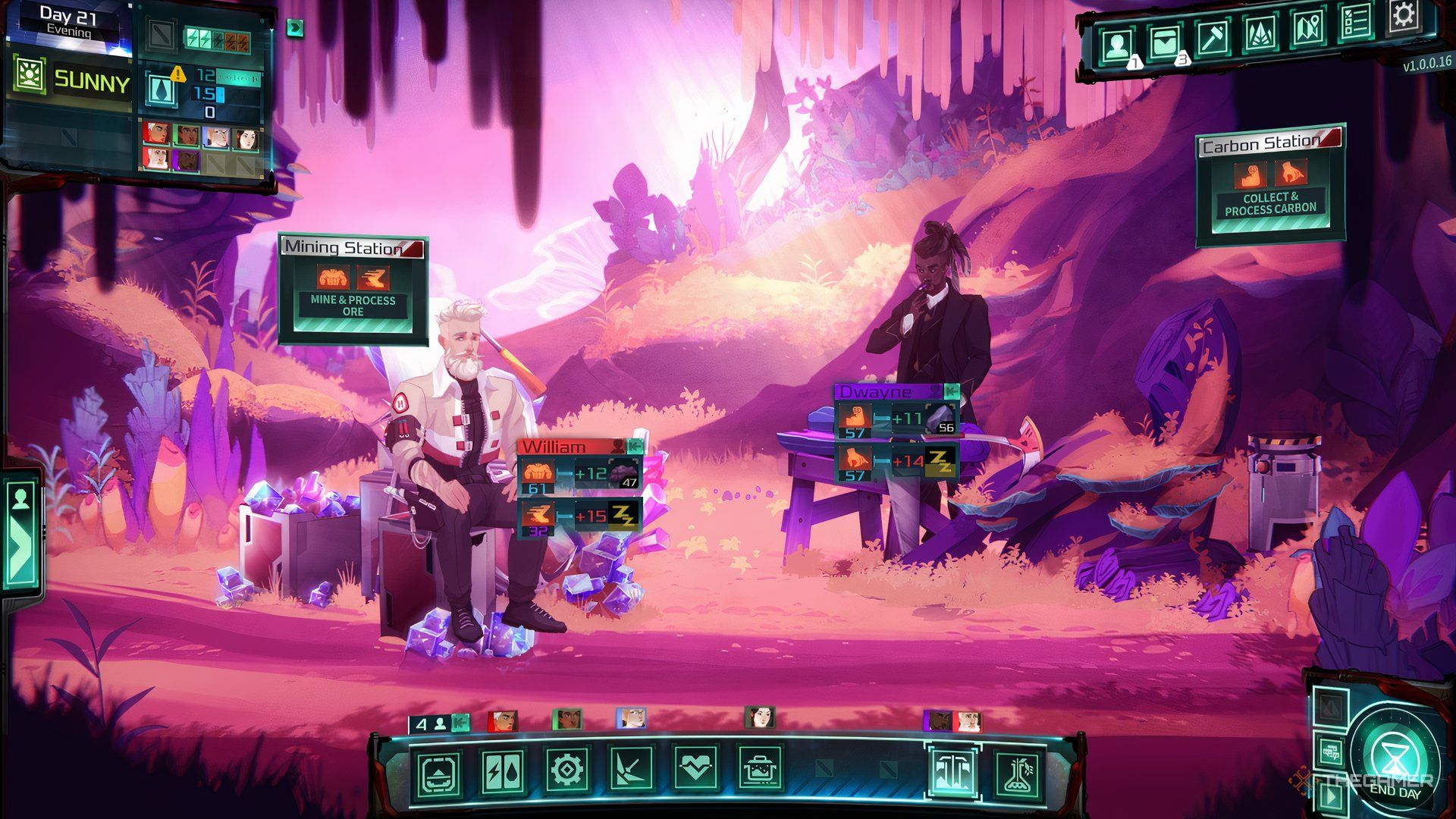Open the heartbeat medical room icon
The height and width of the screenshot is (819, 1456).
pos(695,770)
